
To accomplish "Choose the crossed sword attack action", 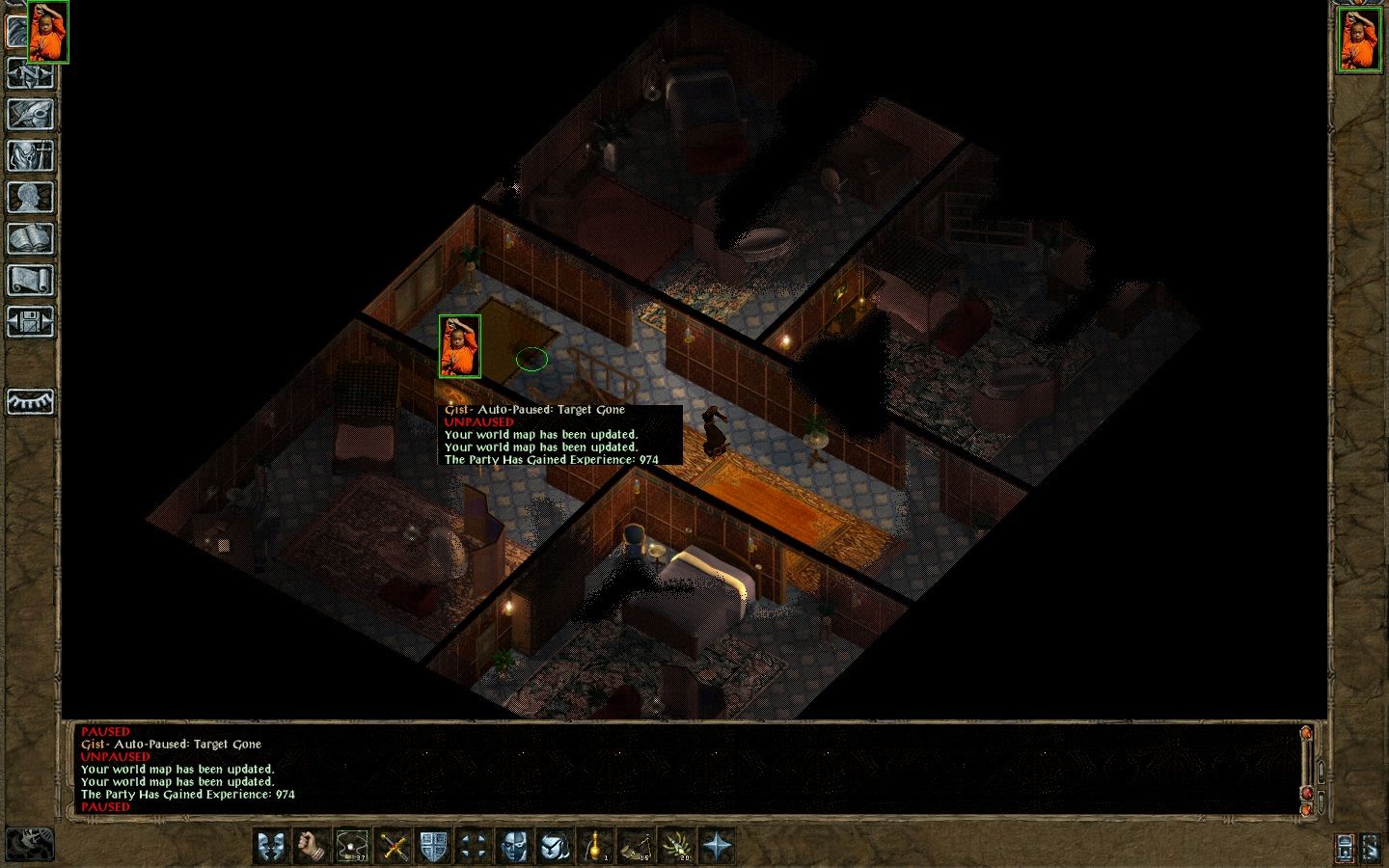I will point(394,847).
